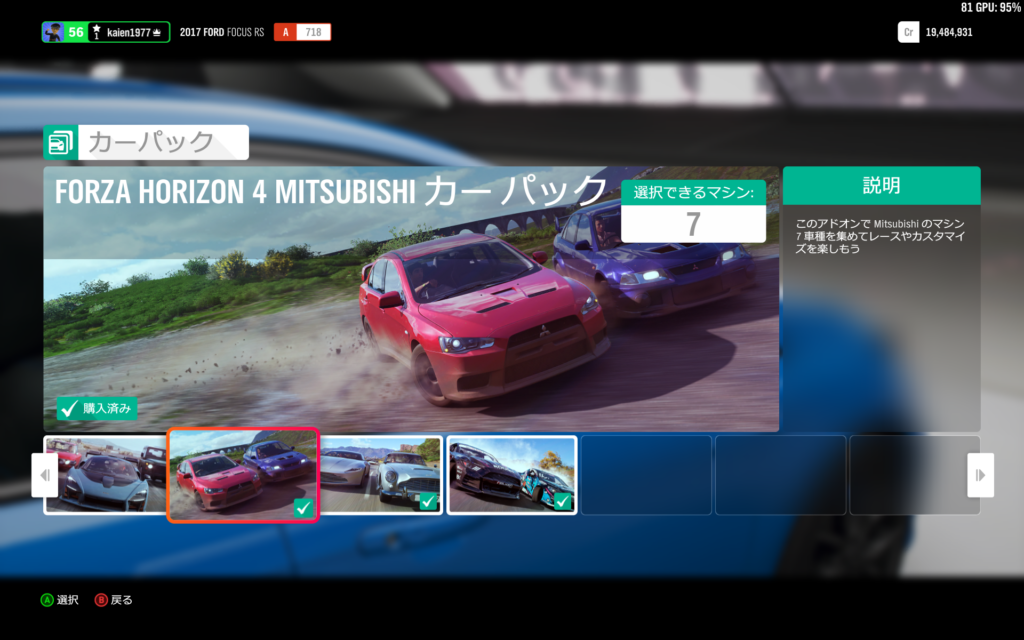The image size is (1024, 640).
Task: Select the drift cars pack thumbnail
Action: (x=512, y=475)
